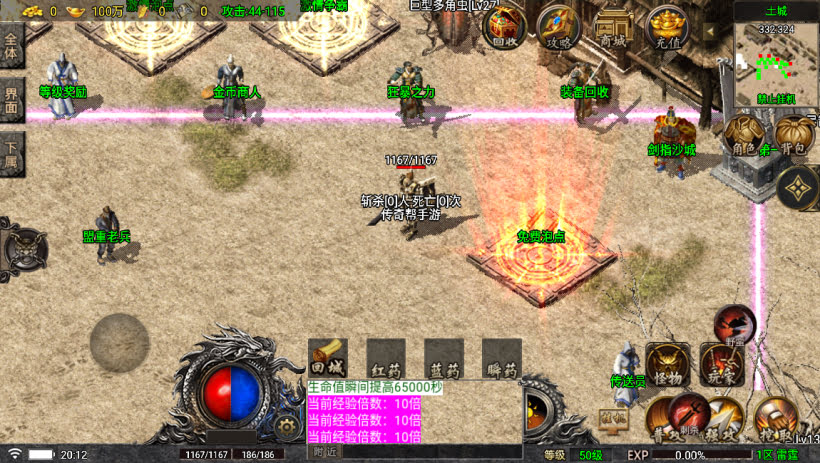The image size is (820, 463).
Task: Tap the four-point star compass button
Action: point(797,187)
